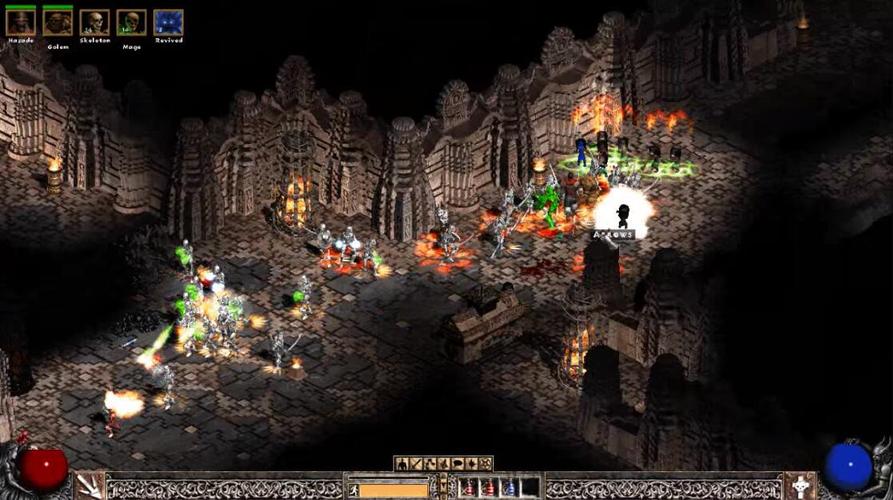Toggle the run/walk button

(x=353, y=489)
